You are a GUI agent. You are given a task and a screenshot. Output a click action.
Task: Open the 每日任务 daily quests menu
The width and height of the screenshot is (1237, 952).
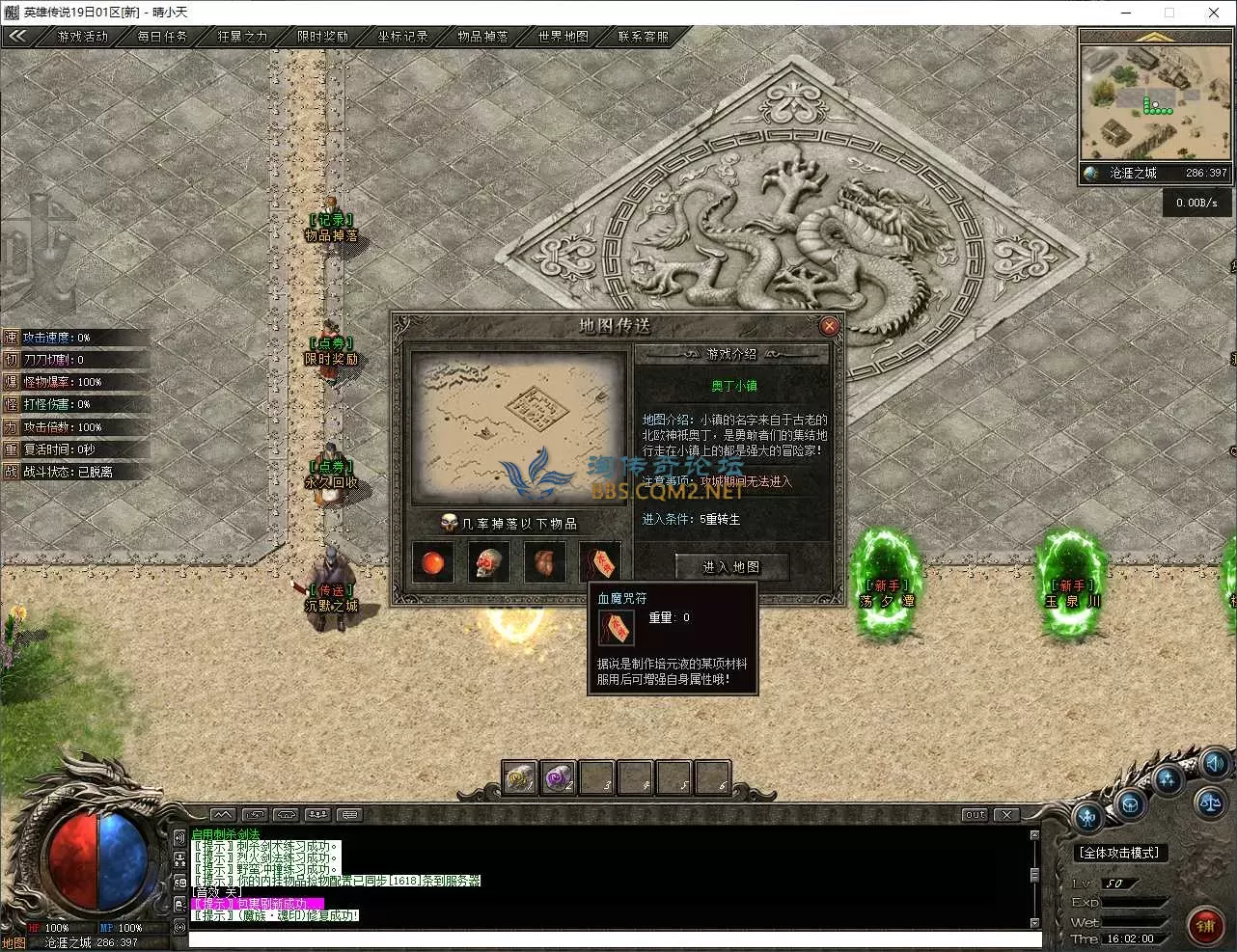[x=162, y=37]
